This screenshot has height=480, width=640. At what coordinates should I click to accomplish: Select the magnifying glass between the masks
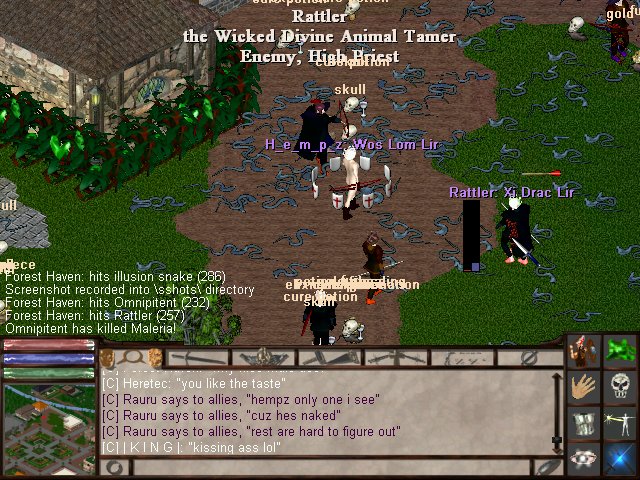pyautogui.click(x=129, y=357)
